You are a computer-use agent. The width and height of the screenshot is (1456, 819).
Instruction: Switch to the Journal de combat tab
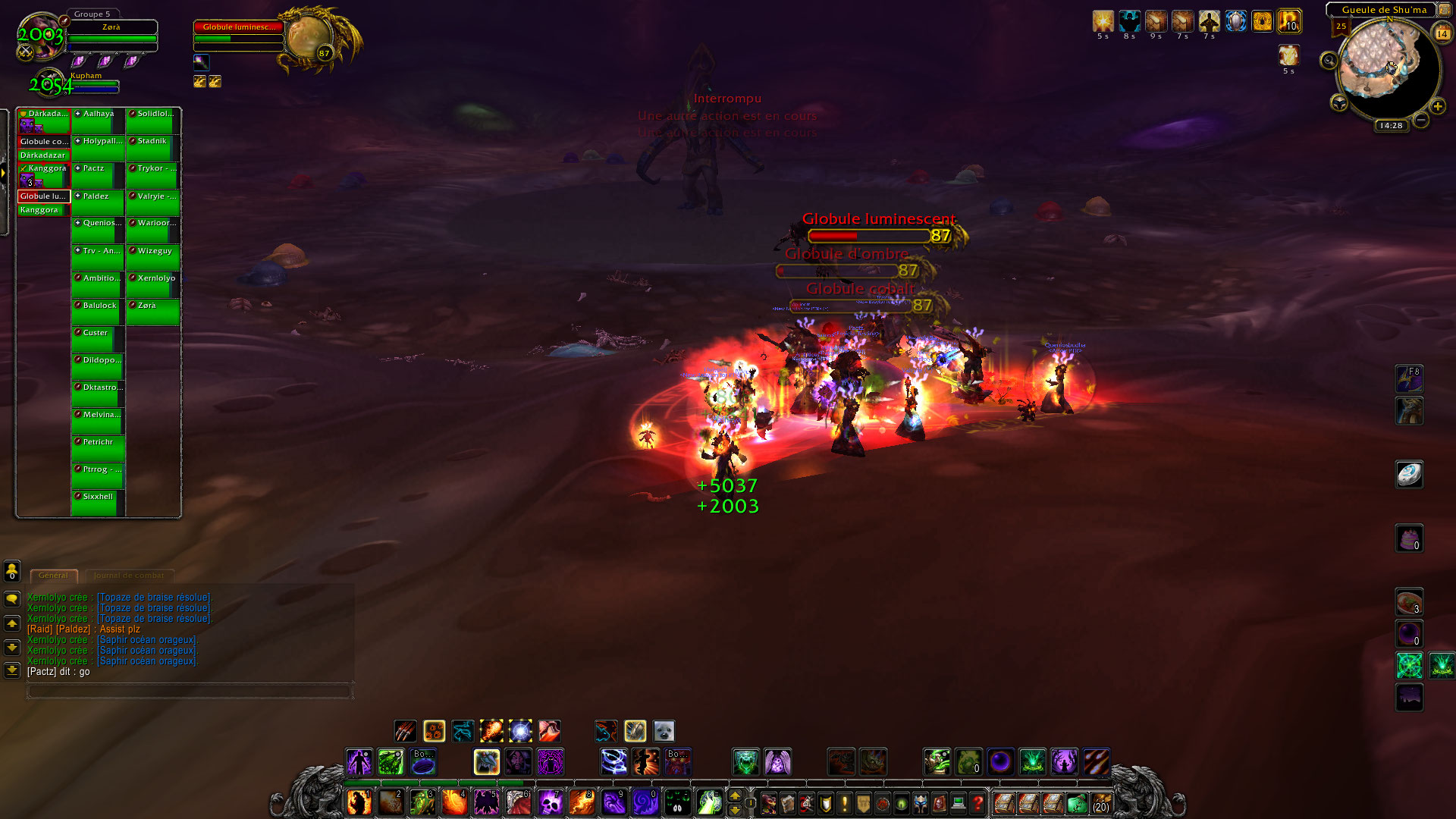coord(129,576)
